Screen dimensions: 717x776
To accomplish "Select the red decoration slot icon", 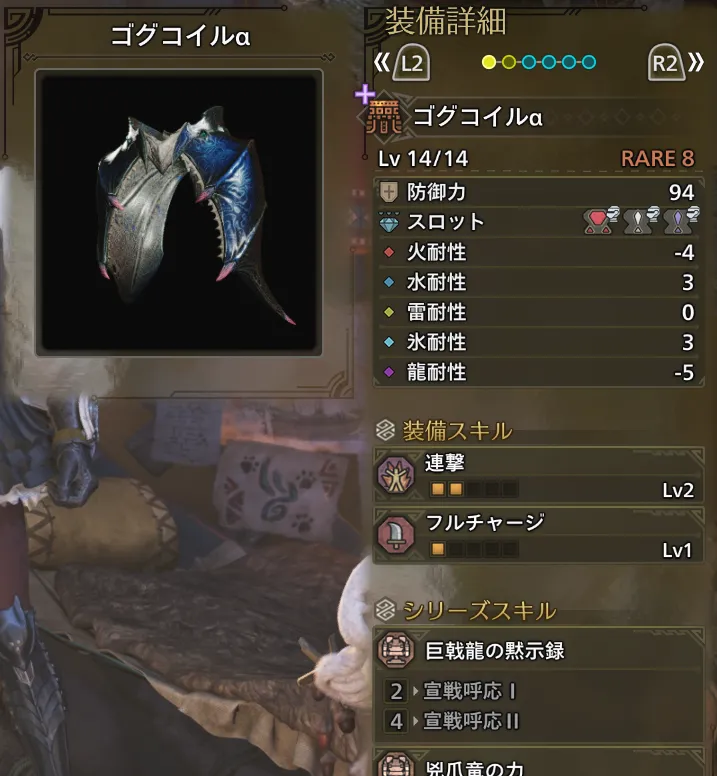I will (x=598, y=222).
